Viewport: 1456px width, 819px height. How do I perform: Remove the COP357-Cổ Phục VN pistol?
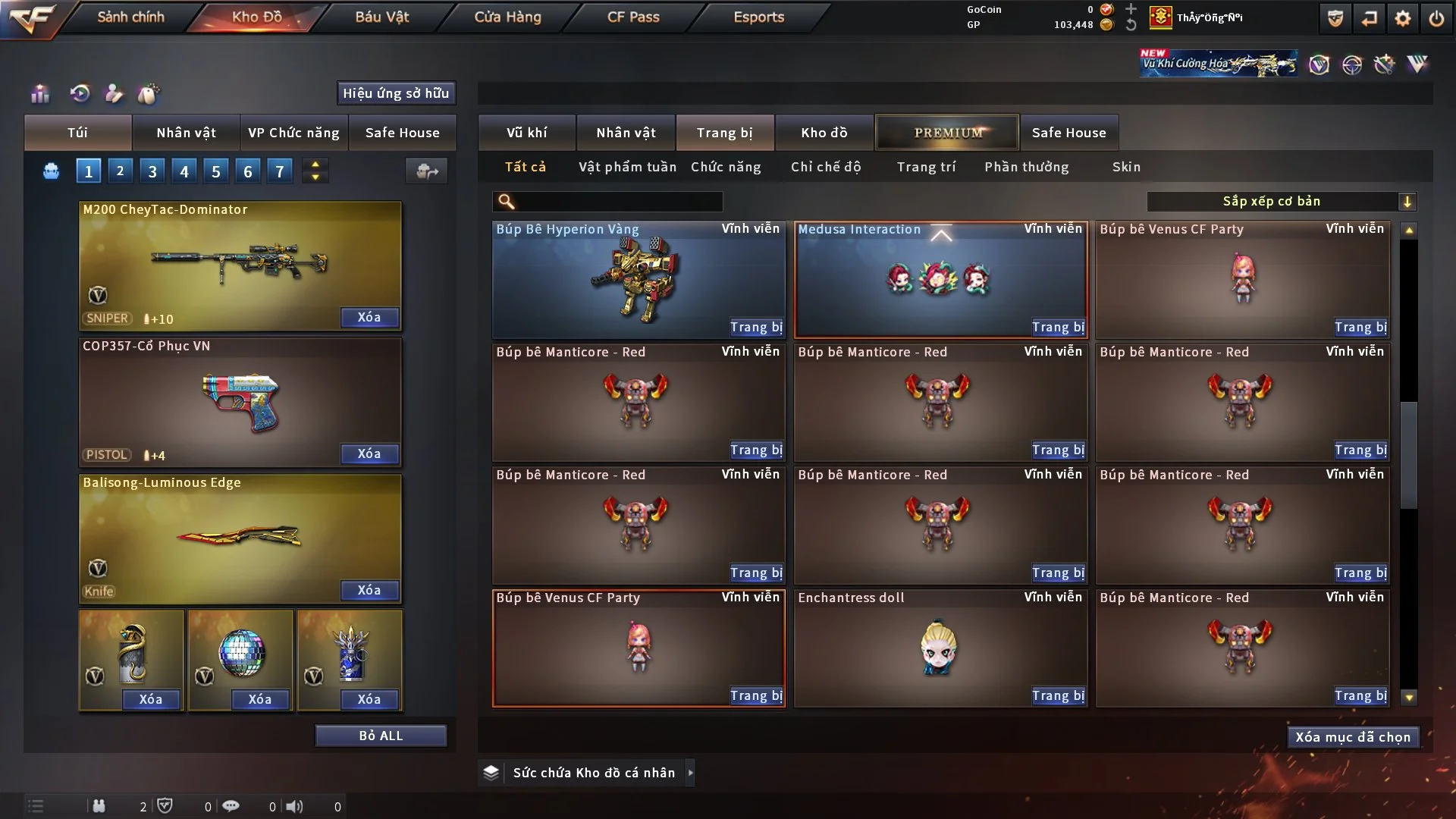(369, 453)
